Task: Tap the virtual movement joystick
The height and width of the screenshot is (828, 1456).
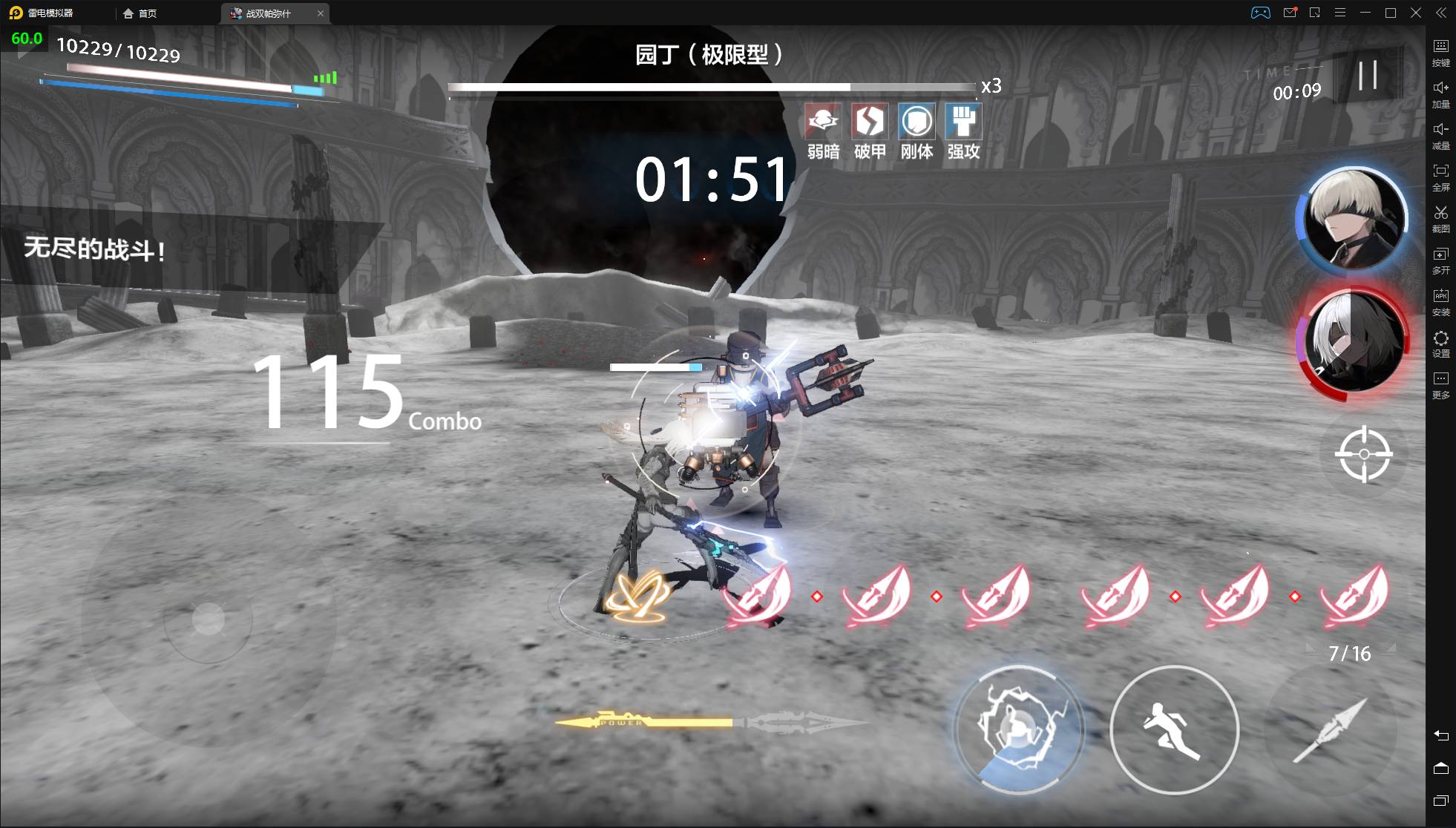Action: 208,619
